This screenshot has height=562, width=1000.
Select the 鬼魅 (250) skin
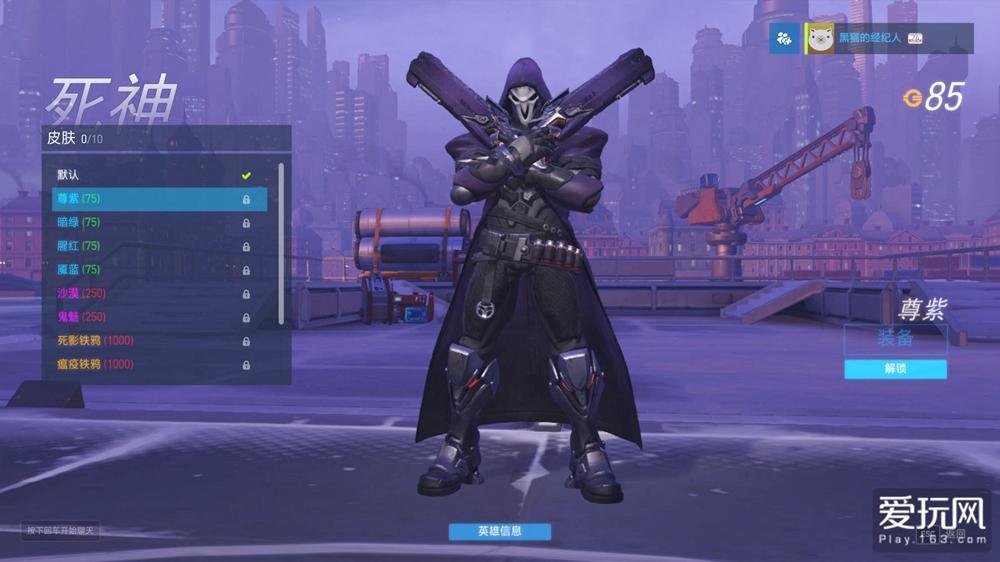pyautogui.click(x=150, y=317)
